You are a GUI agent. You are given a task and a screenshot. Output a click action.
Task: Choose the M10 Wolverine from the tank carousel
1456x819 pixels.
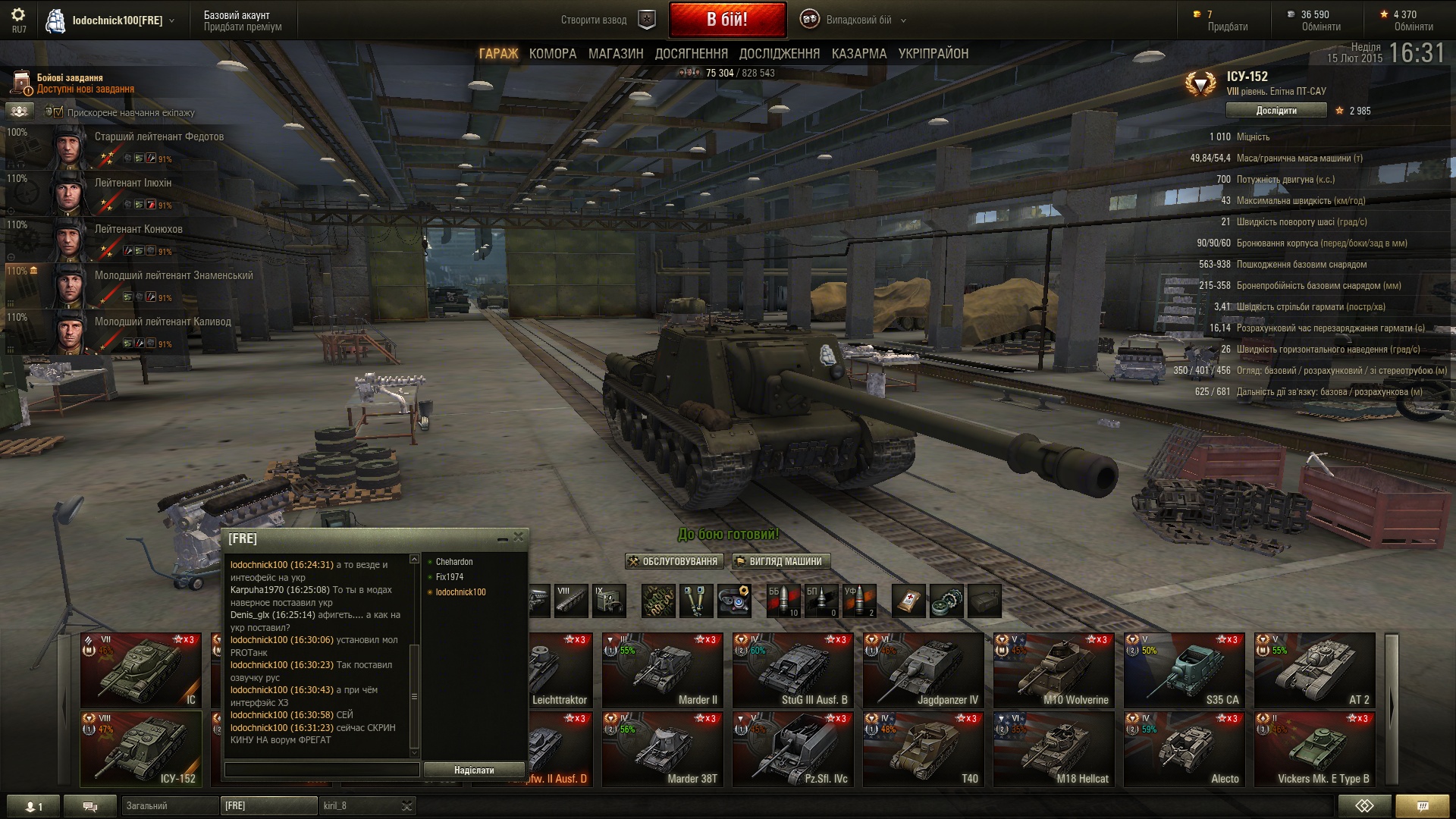pos(1054,671)
